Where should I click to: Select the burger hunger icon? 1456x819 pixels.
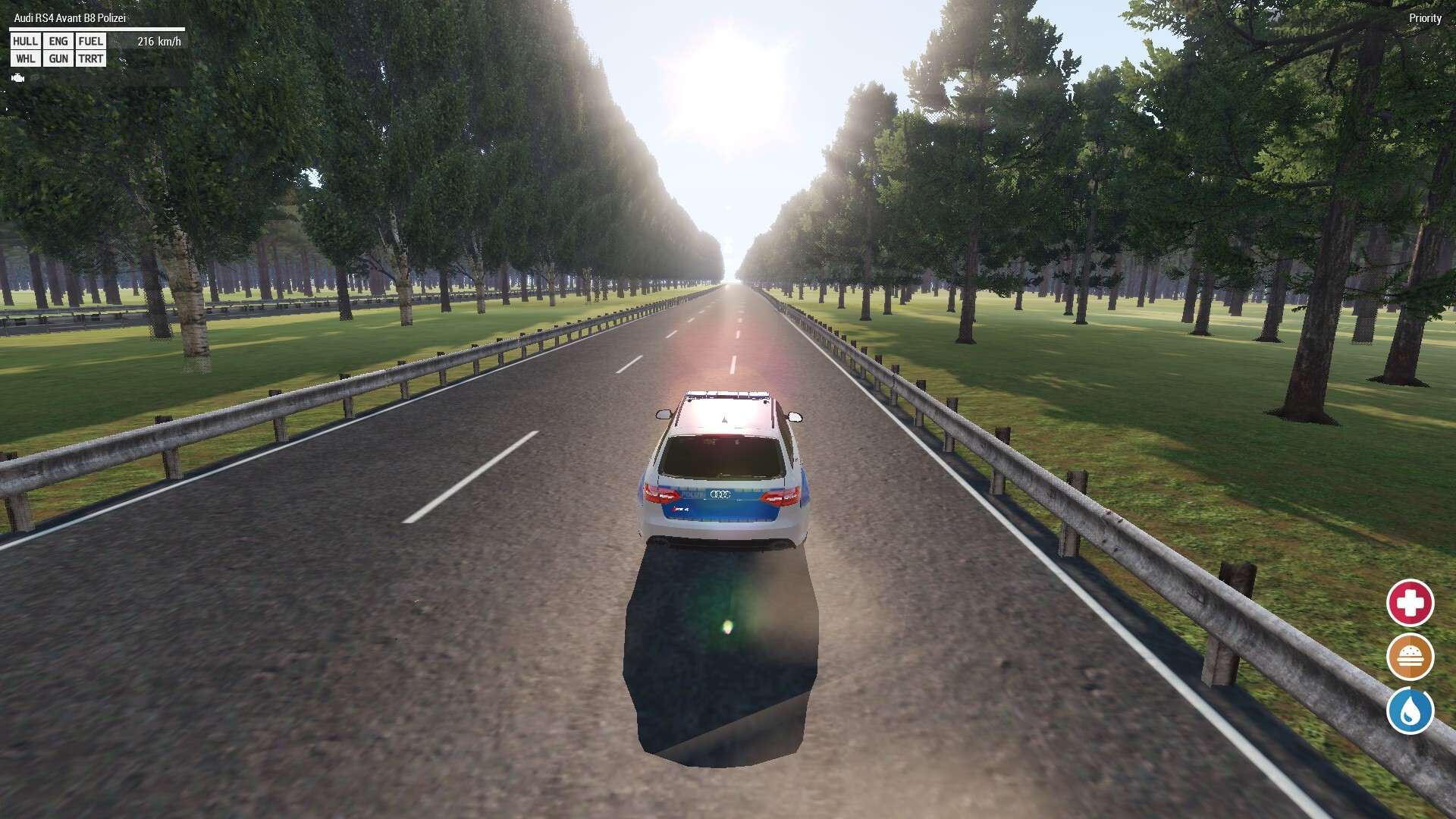tap(1410, 657)
